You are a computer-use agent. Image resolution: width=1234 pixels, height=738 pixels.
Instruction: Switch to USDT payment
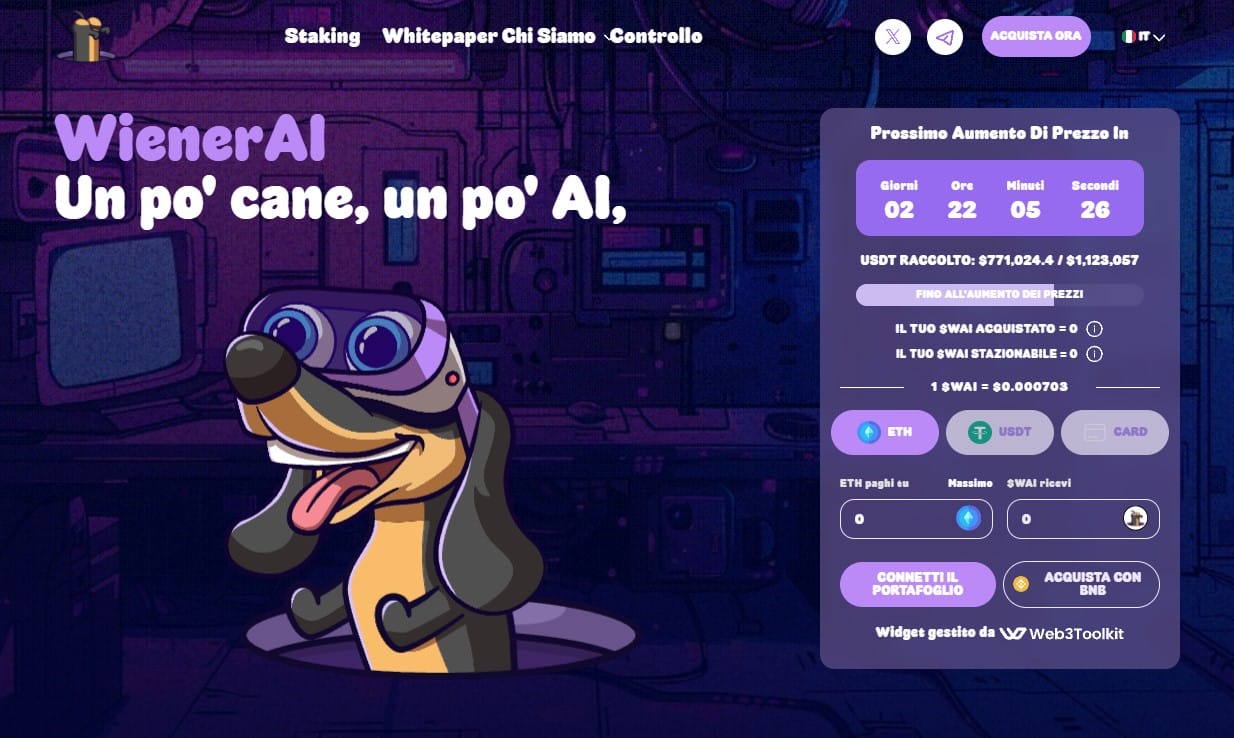[x=1000, y=432]
